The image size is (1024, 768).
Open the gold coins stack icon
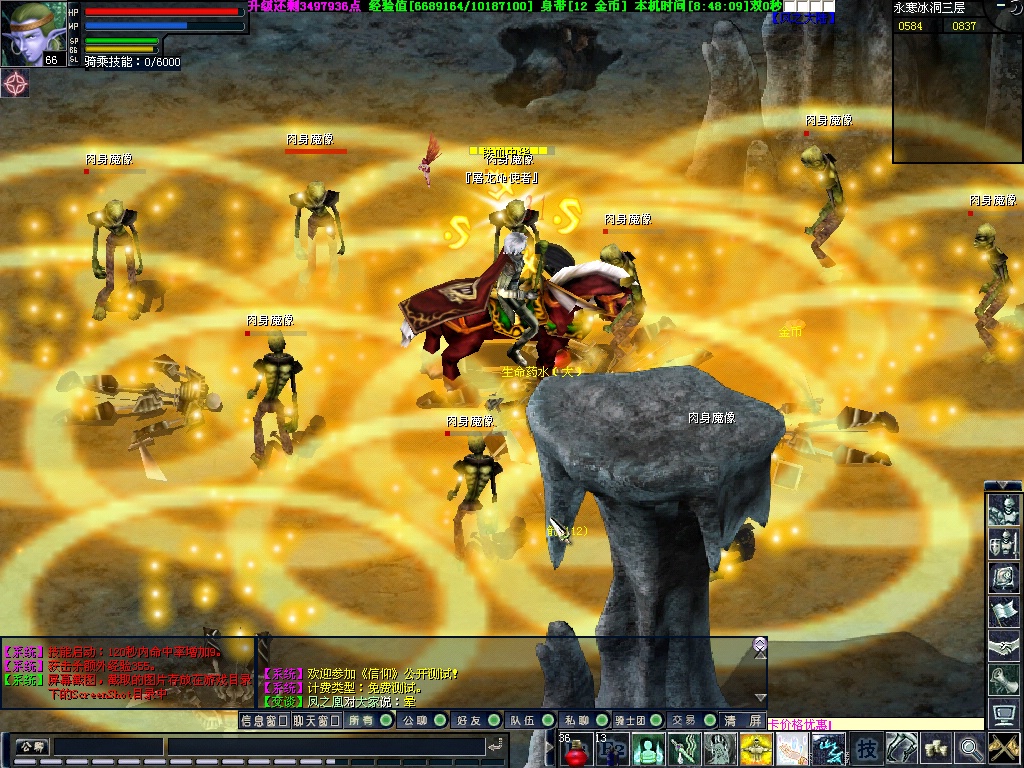936,748
